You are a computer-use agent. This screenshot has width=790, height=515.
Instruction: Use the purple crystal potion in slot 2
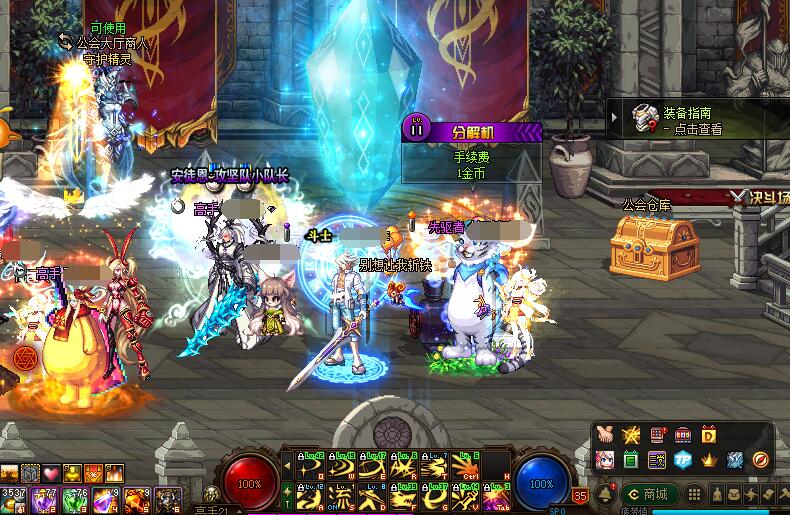tap(43, 499)
